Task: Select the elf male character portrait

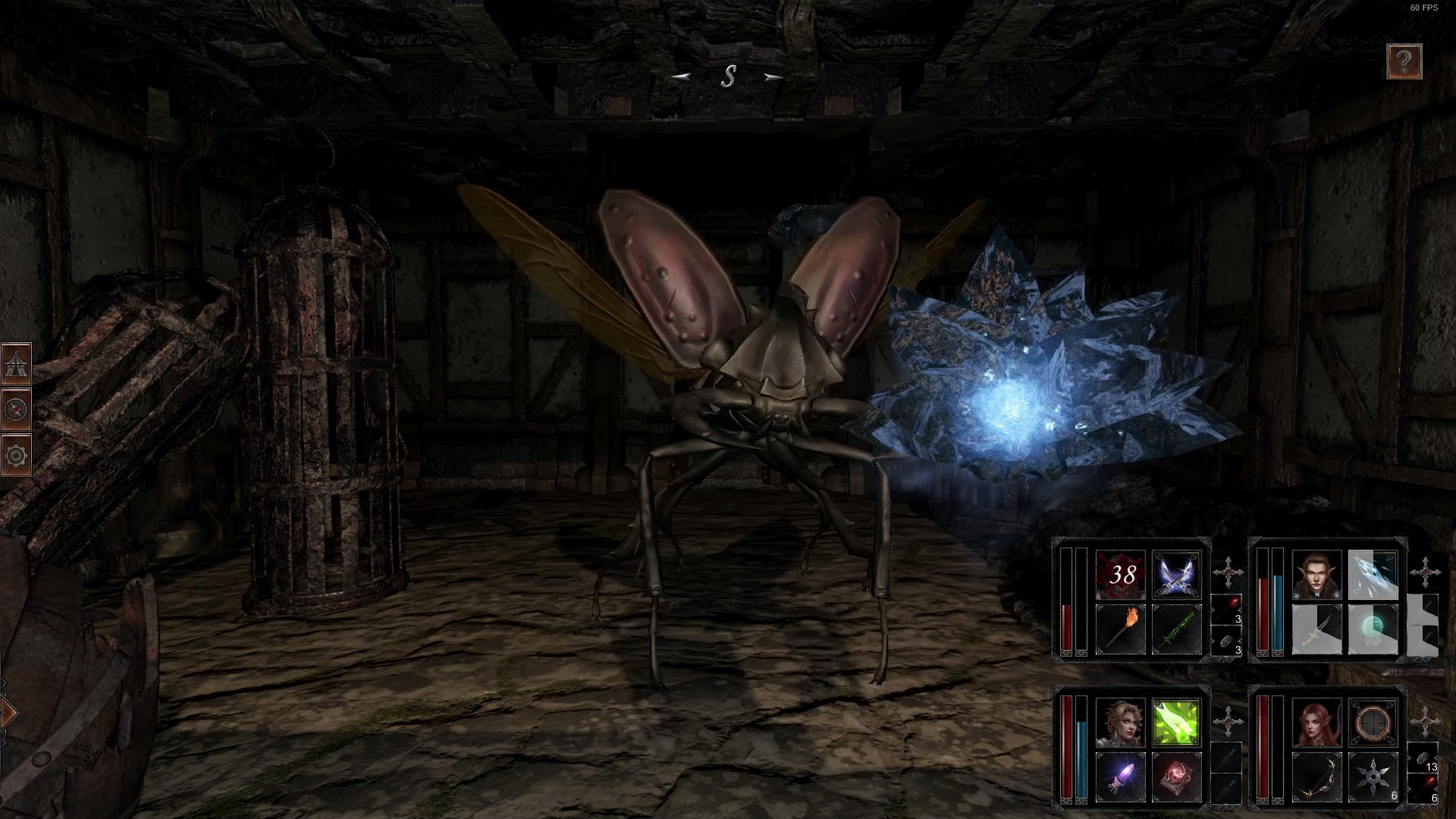Action: point(1316,576)
